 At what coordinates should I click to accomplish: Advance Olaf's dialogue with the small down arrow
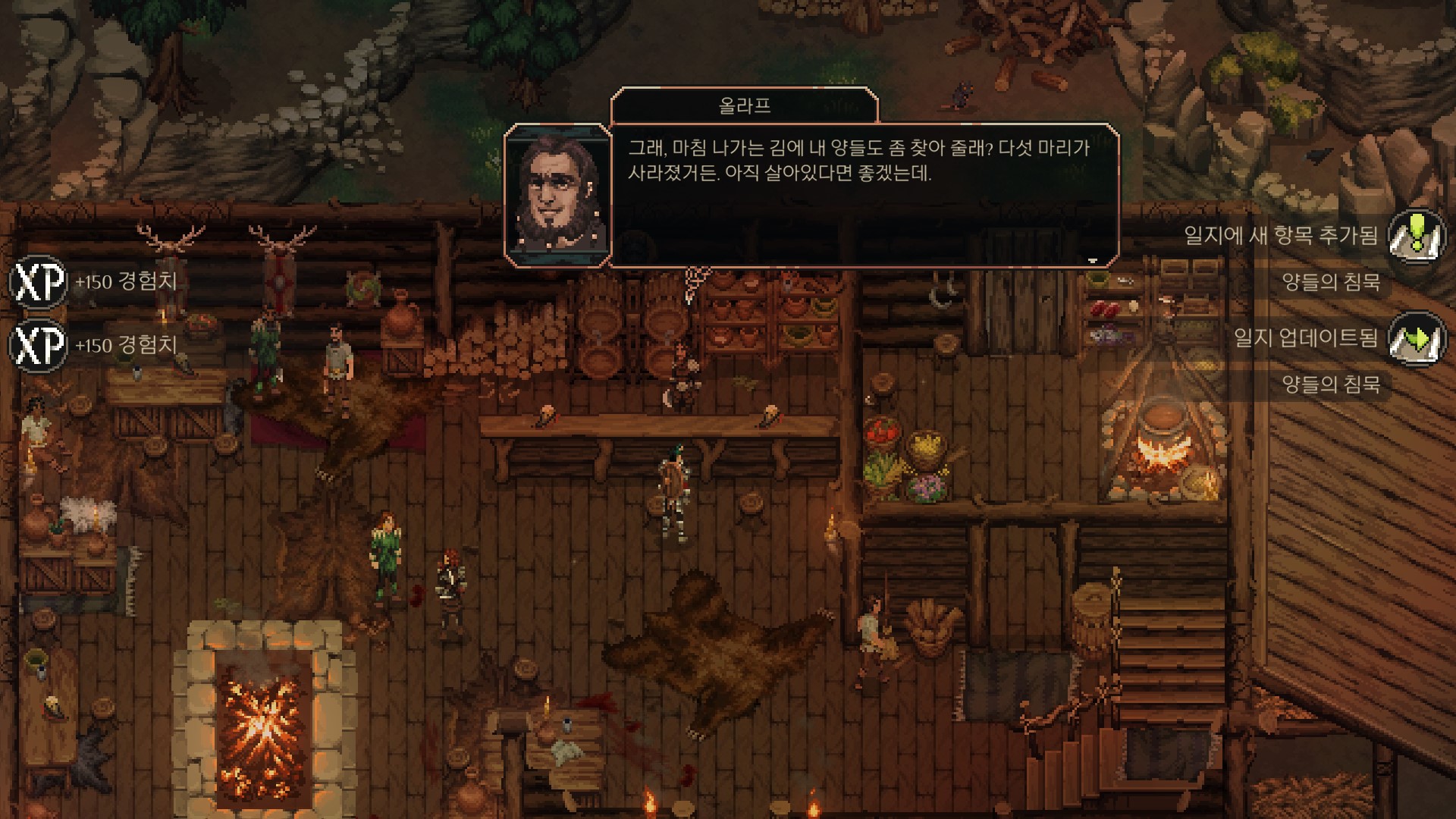(1092, 260)
